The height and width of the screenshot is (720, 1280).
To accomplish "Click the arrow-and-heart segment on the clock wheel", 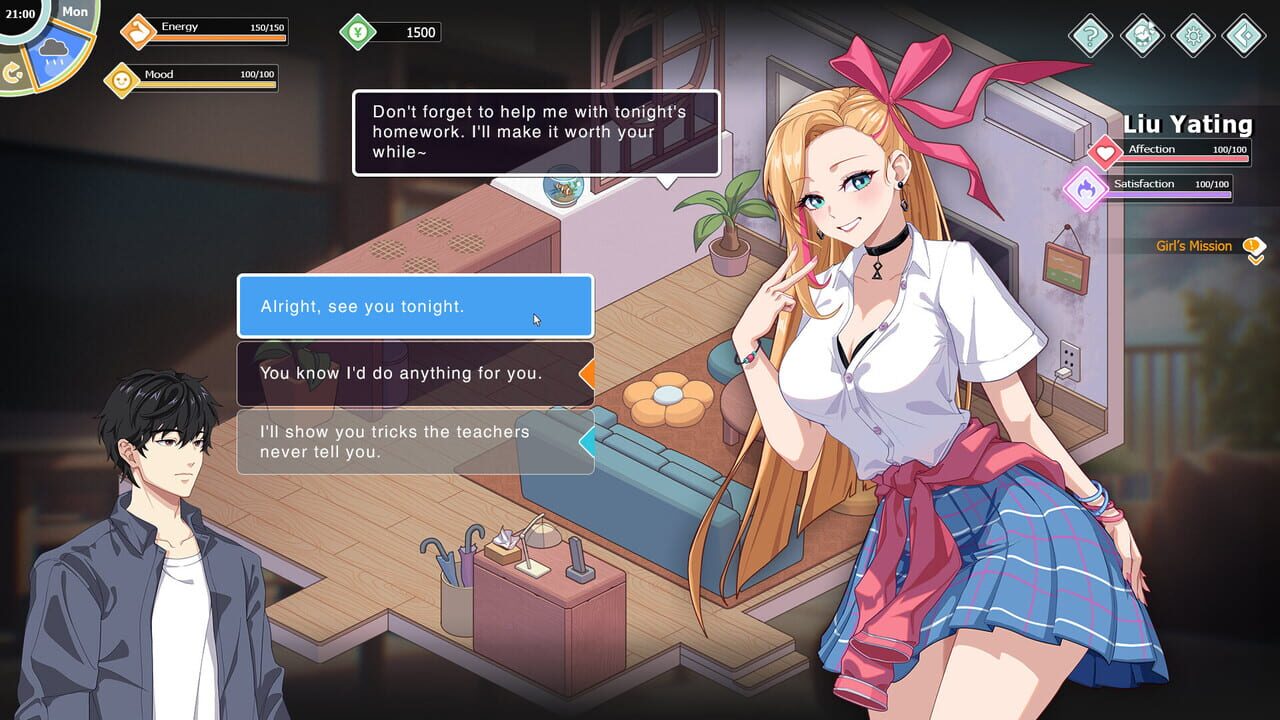I will click(13, 73).
